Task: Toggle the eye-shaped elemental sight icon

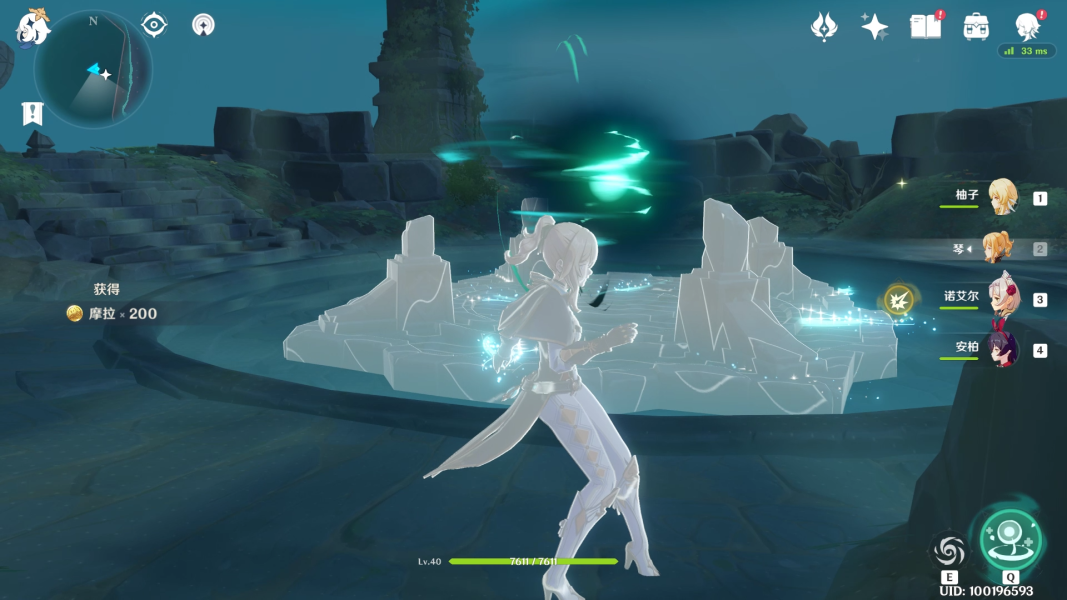Action: click(x=154, y=25)
